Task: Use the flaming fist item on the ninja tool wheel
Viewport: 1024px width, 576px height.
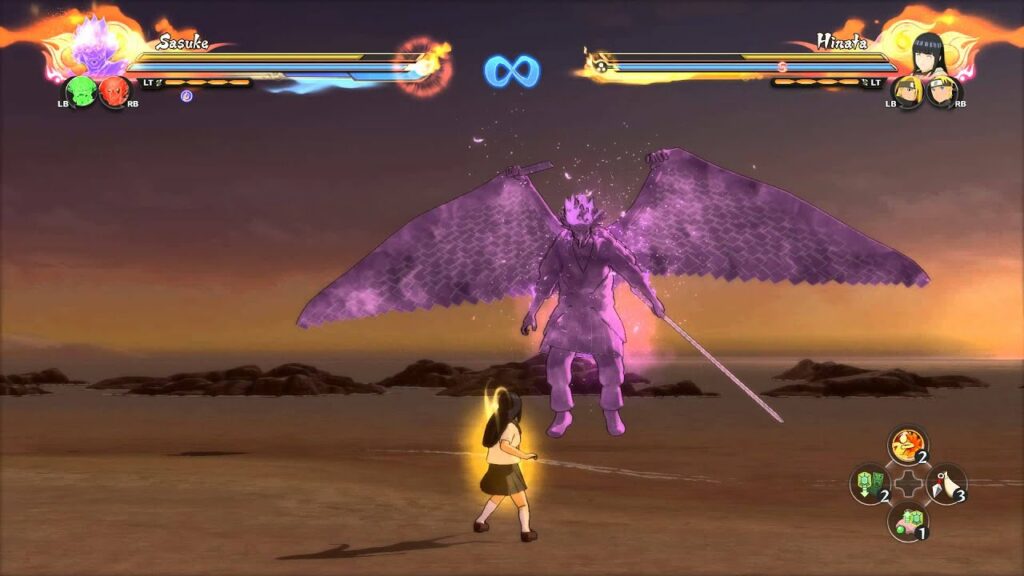Action: (907, 445)
